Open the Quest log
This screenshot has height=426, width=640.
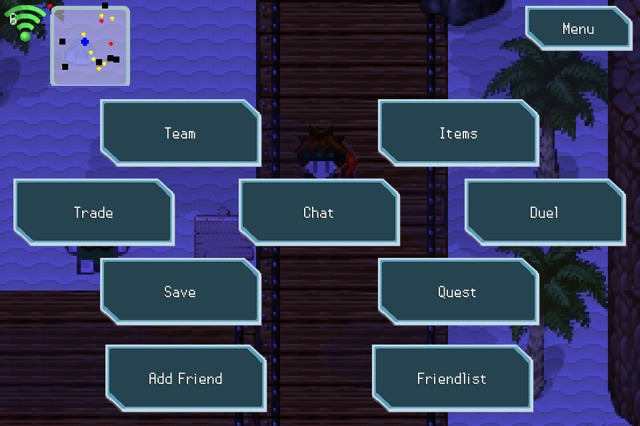(x=457, y=292)
